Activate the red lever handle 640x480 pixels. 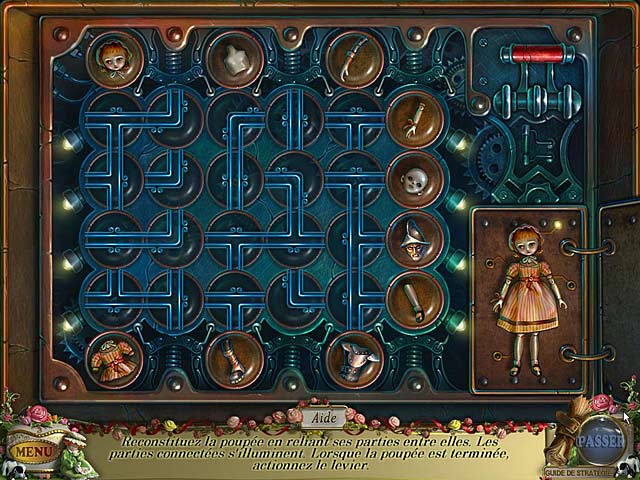click(x=546, y=54)
